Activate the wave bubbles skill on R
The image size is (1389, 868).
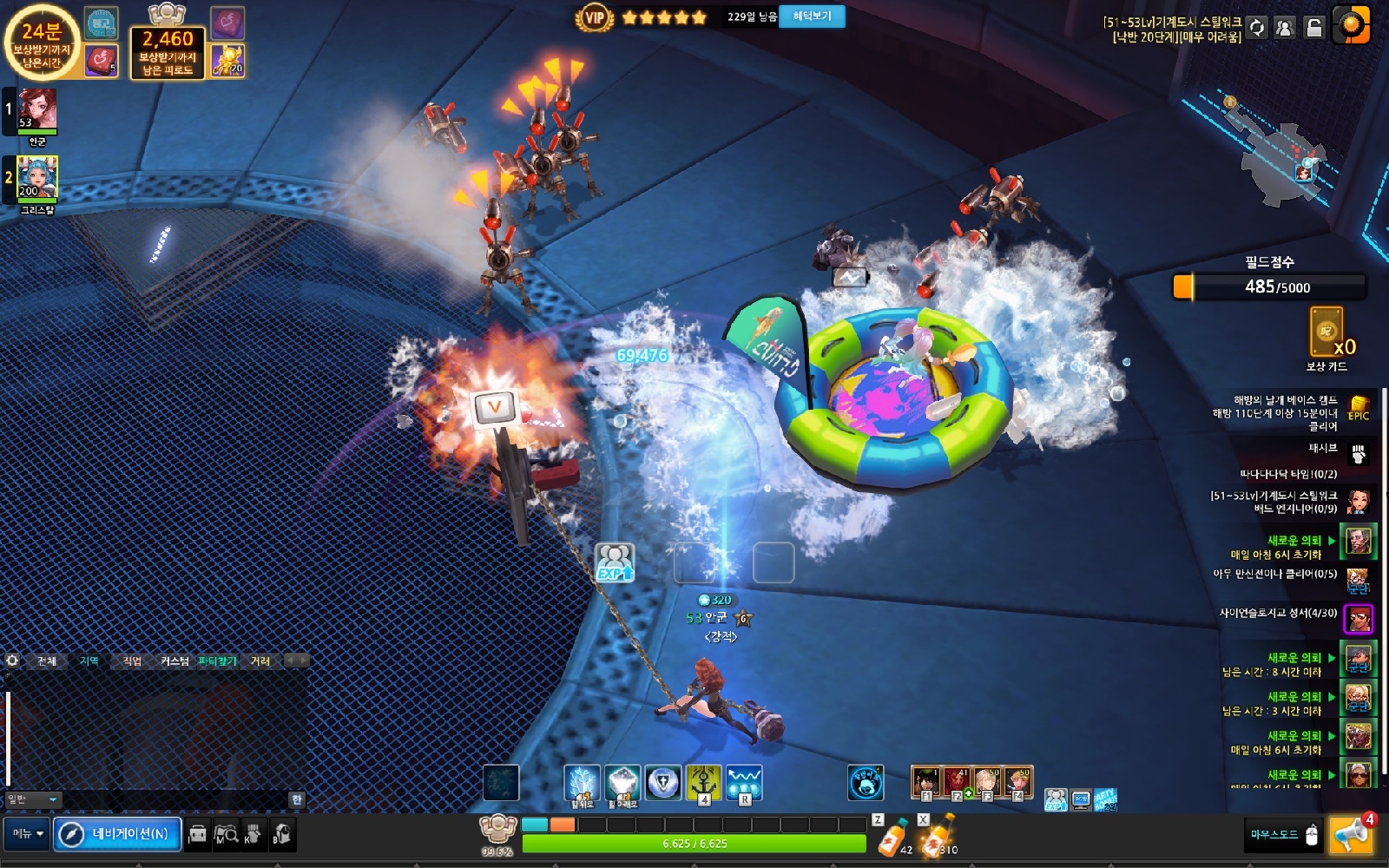744,783
